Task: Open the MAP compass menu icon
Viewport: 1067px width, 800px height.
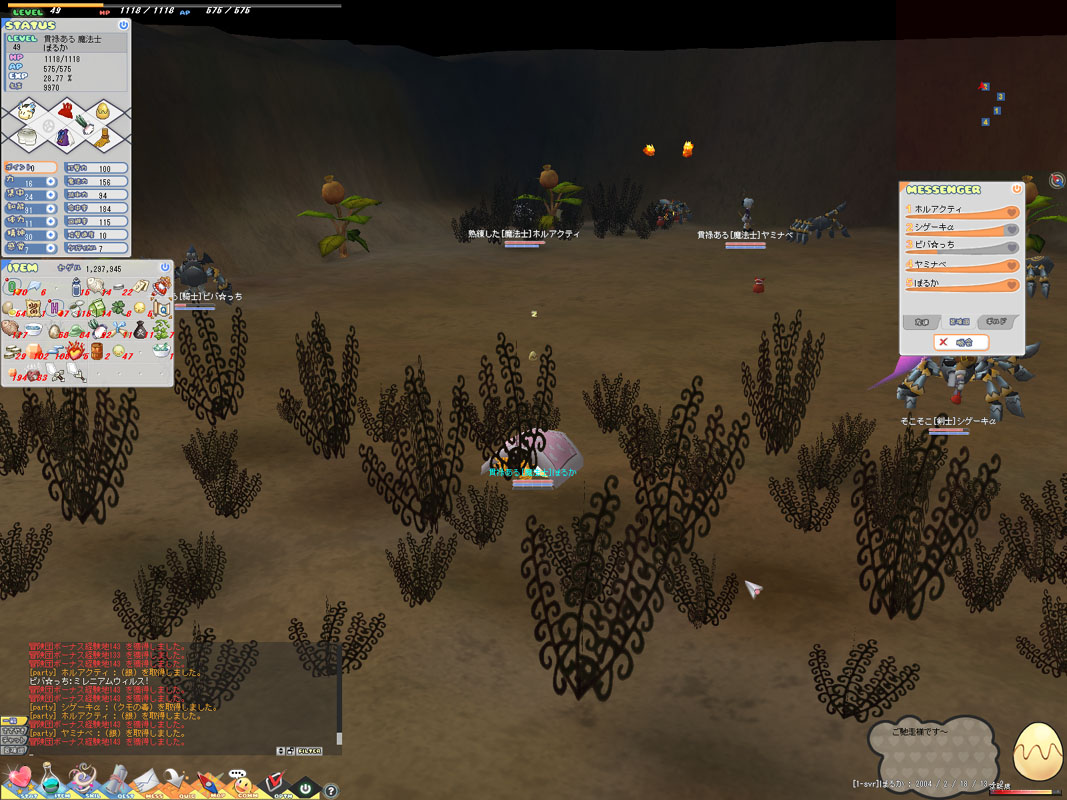Action: [207, 778]
